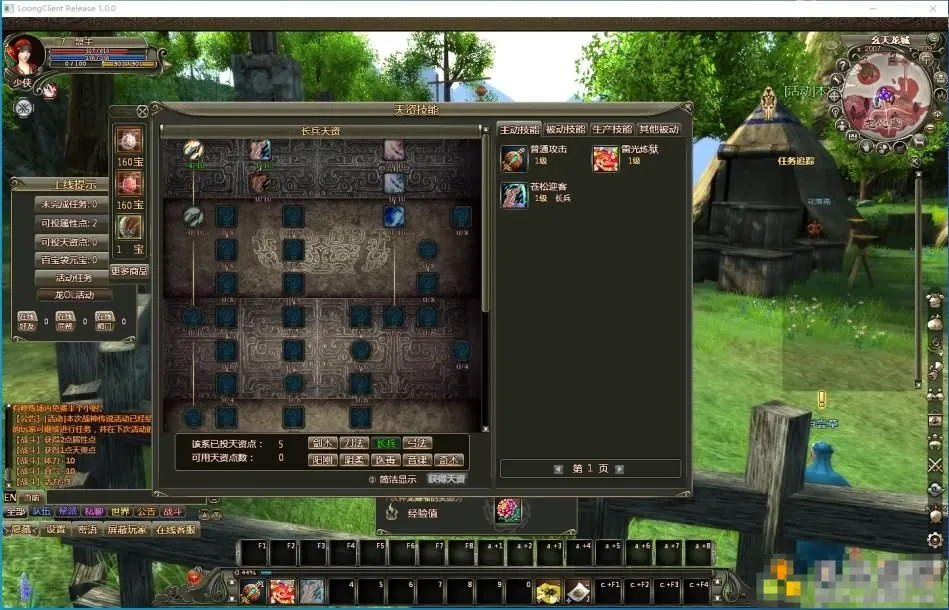The image size is (949, 610).
Task: Click the 获得天资 button
Action: tap(447, 478)
